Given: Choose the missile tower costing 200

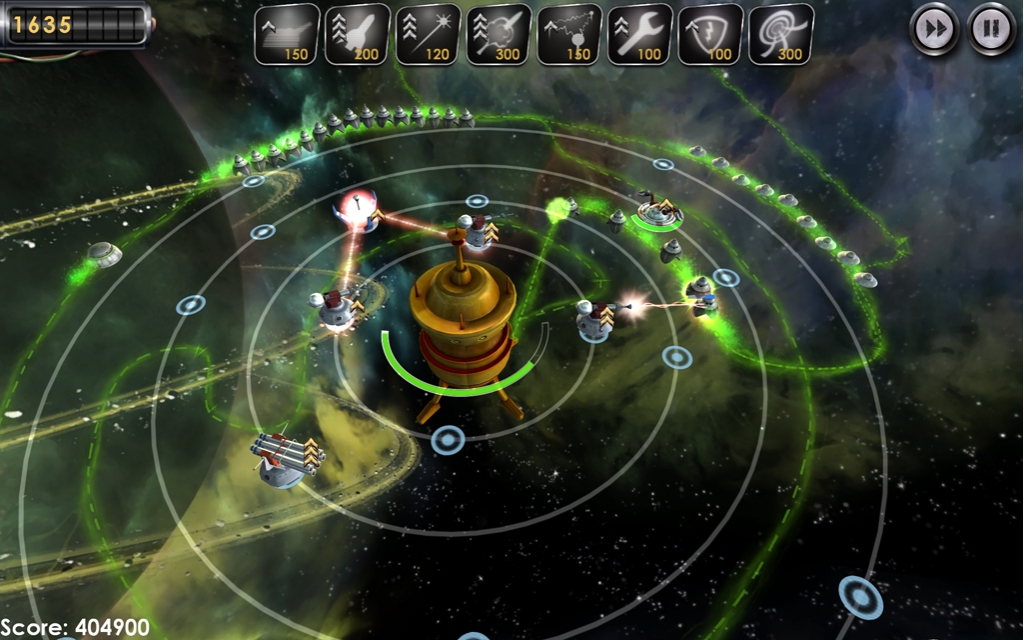Looking at the screenshot, I should [x=357, y=34].
